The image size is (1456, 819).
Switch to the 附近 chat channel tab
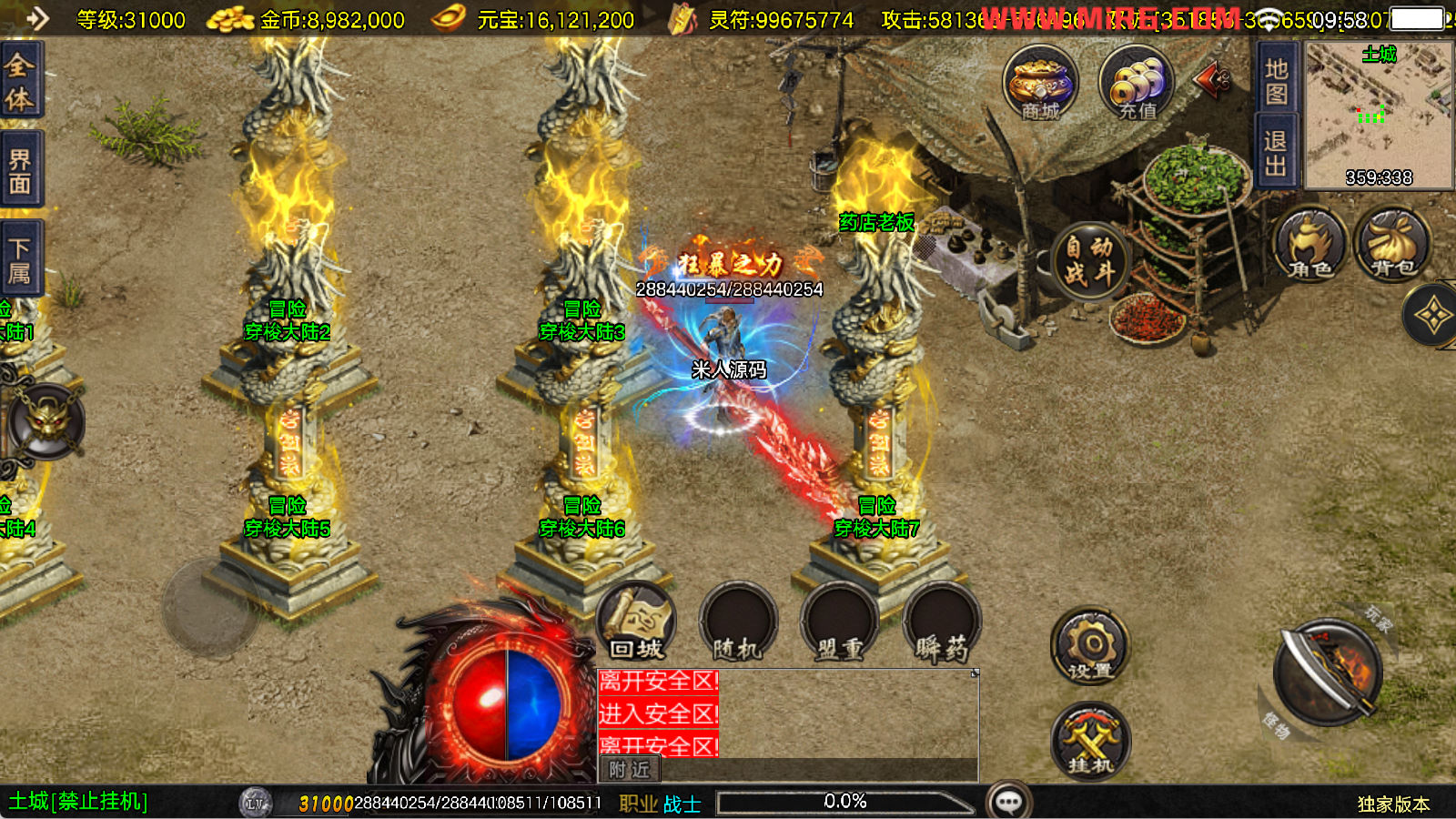629,770
